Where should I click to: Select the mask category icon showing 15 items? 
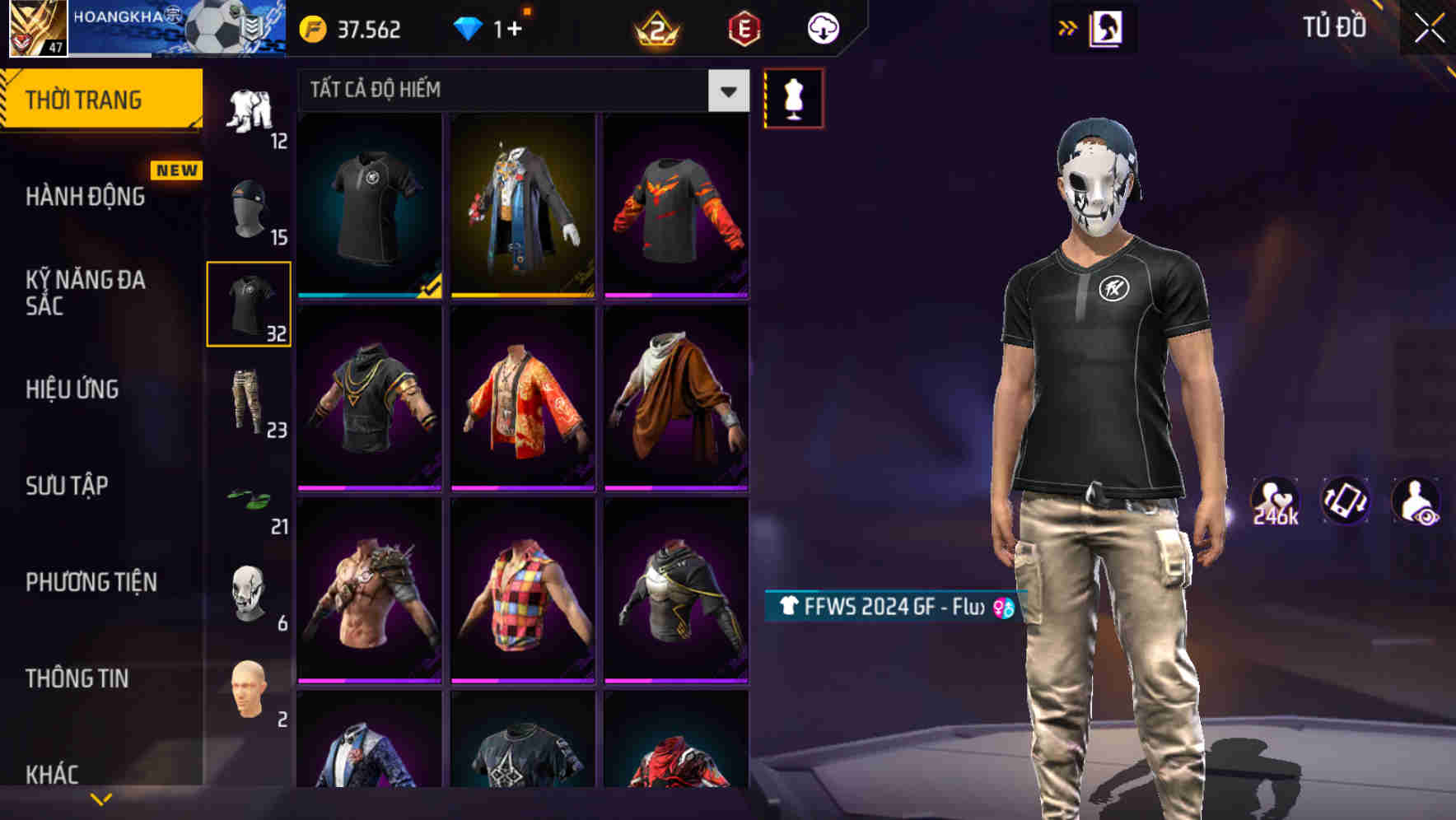[247, 202]
